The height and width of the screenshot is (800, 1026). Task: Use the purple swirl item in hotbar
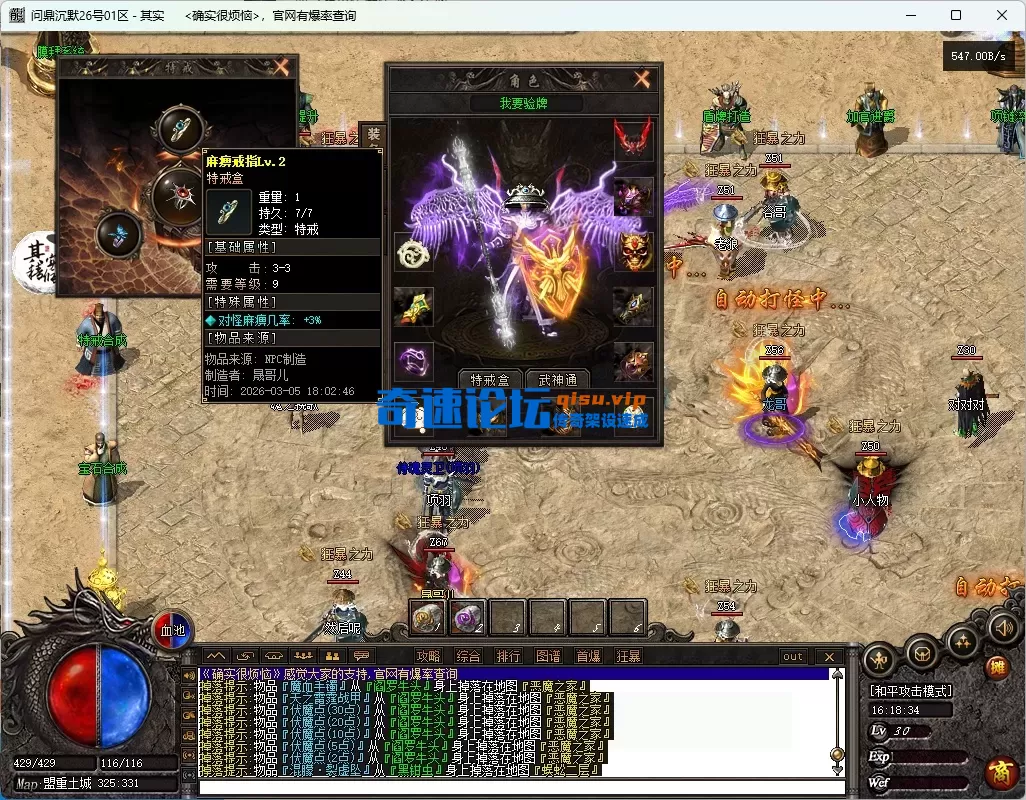coord(467,618)
